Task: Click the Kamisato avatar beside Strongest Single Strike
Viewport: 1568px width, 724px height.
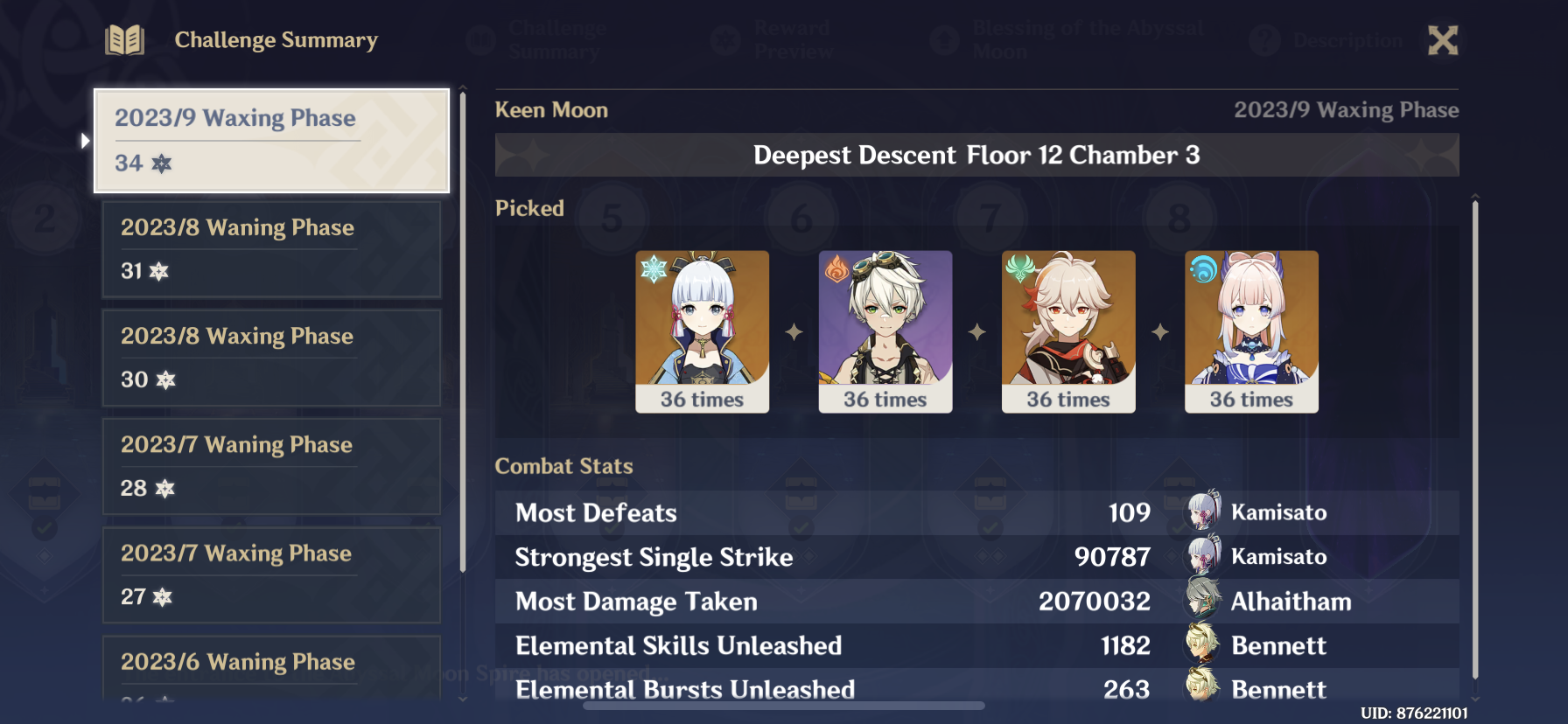Action: pos(1201,556)
